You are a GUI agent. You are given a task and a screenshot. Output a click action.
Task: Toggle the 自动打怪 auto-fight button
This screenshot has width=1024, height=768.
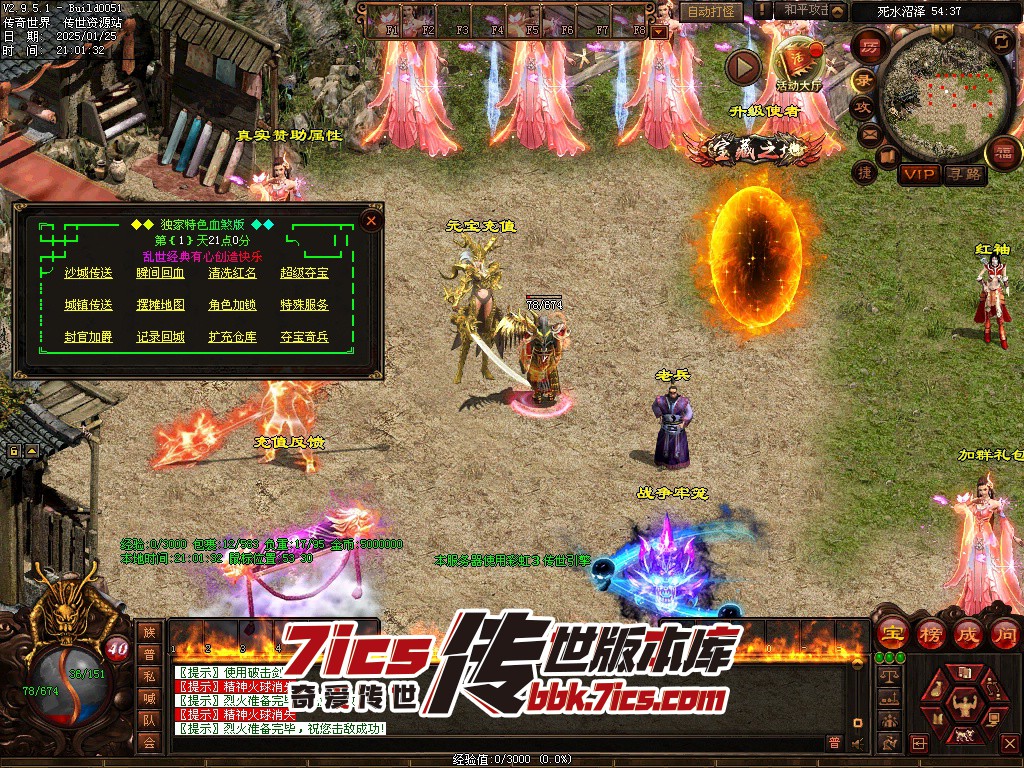pos(712,11)
